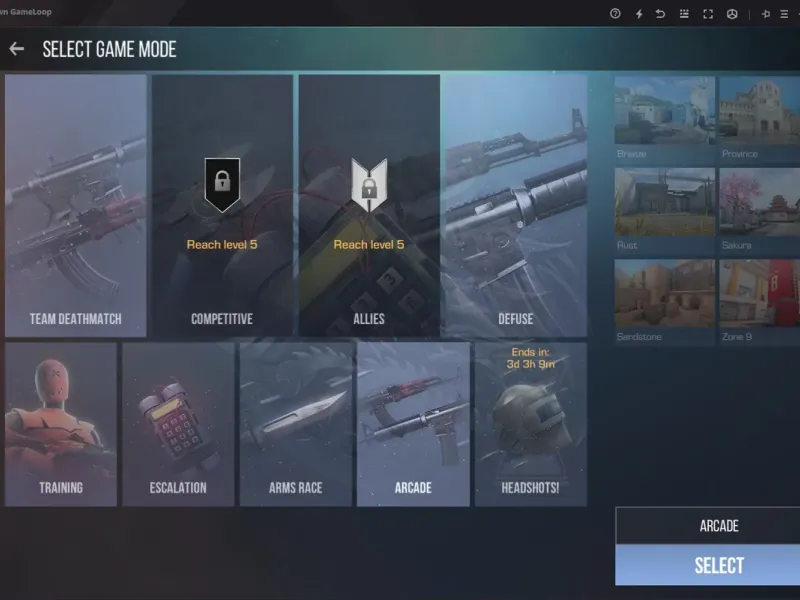Toggle fullscreen in the GameLoop toolbar
This screenshot has width=800, height=600.
click(708, 14)
